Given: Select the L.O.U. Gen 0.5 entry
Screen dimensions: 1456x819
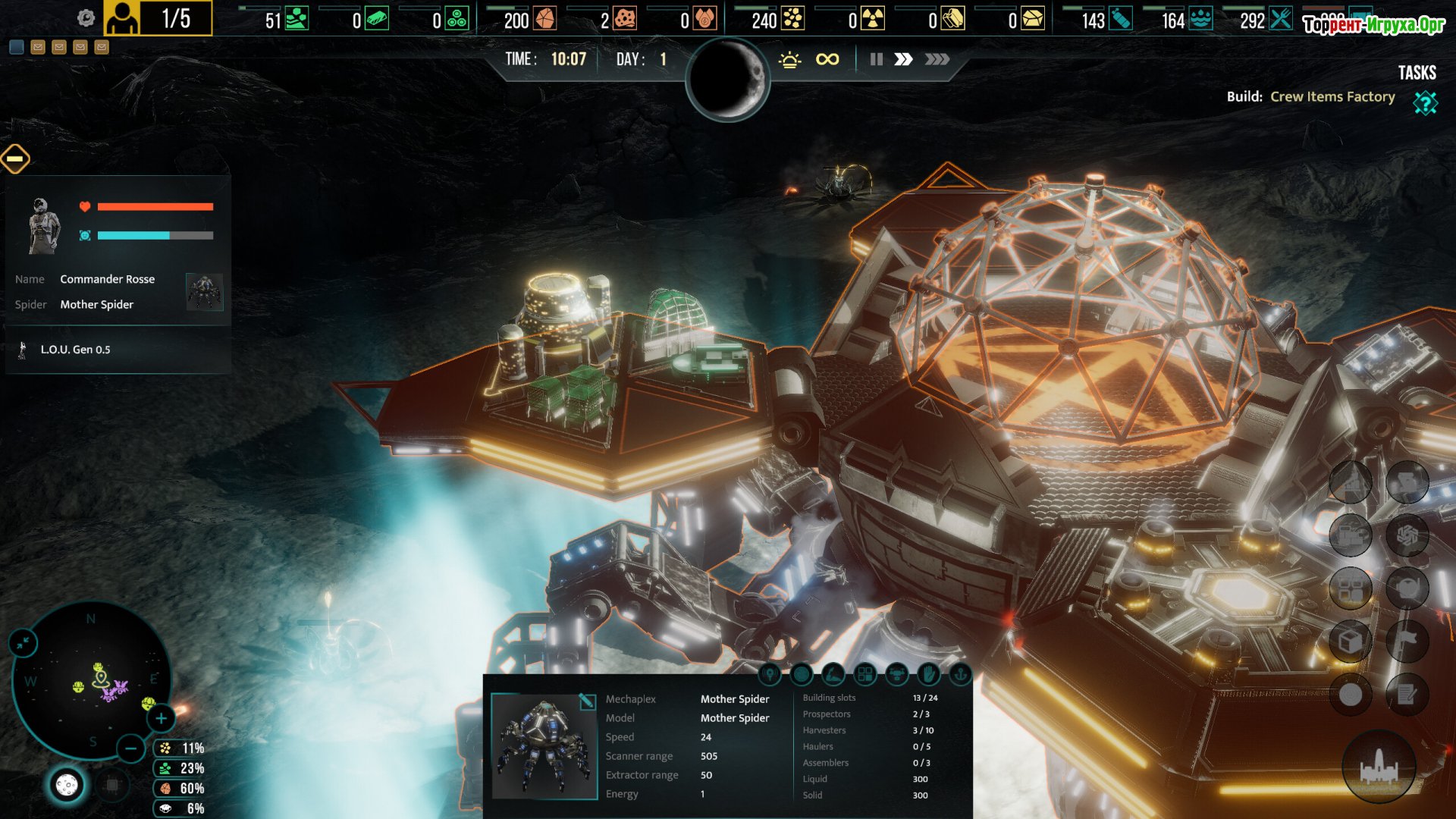Looking at the screenshot, I should tap(76, 350).
